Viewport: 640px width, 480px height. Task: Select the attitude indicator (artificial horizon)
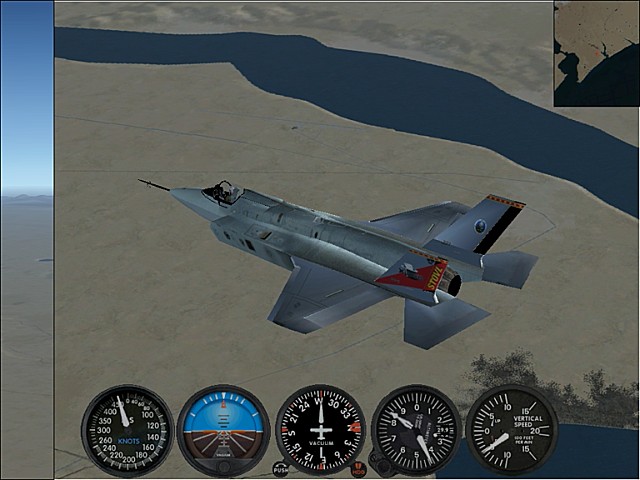coord(223,430)
